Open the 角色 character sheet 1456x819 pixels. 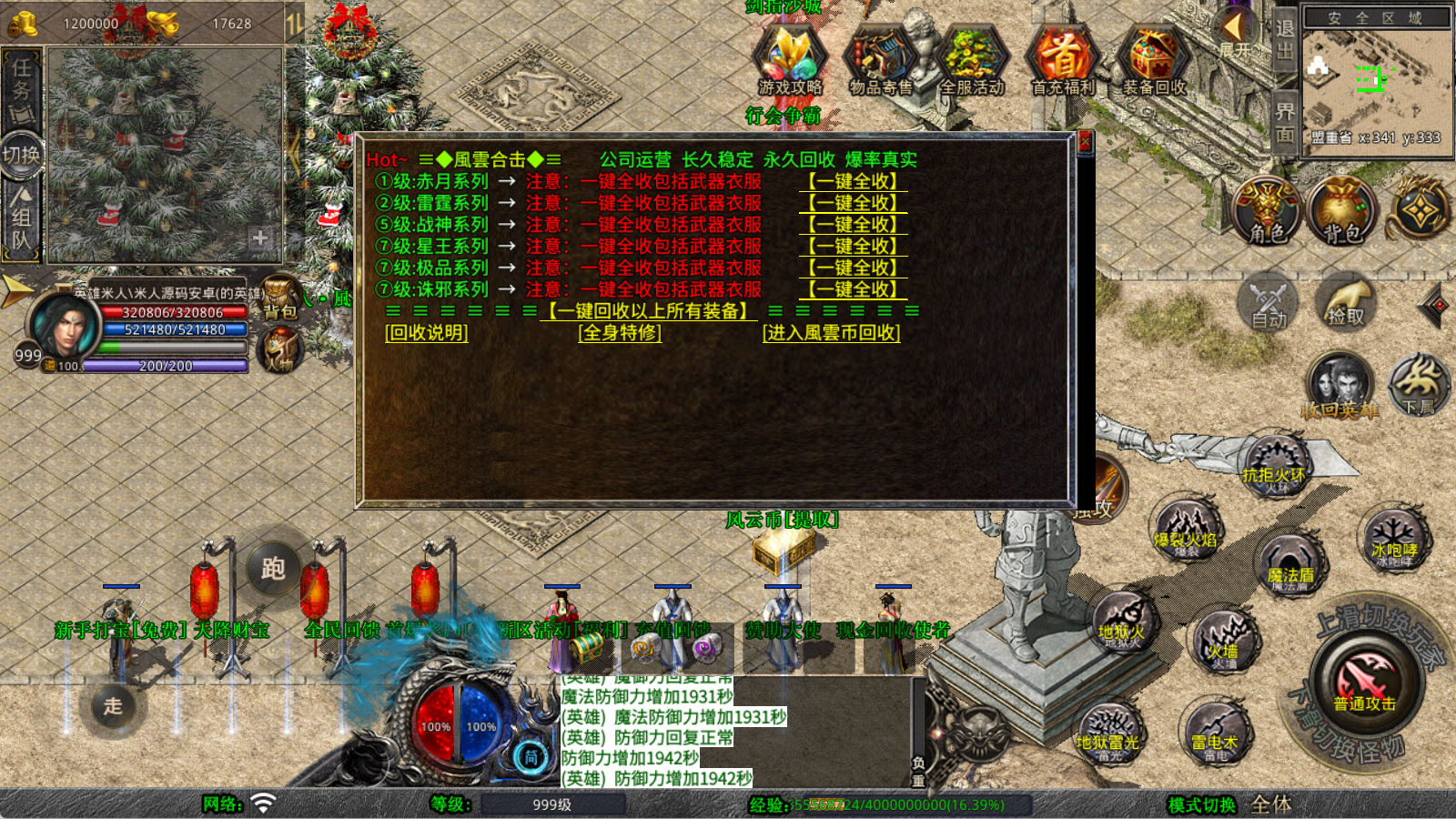point(1267,211)
